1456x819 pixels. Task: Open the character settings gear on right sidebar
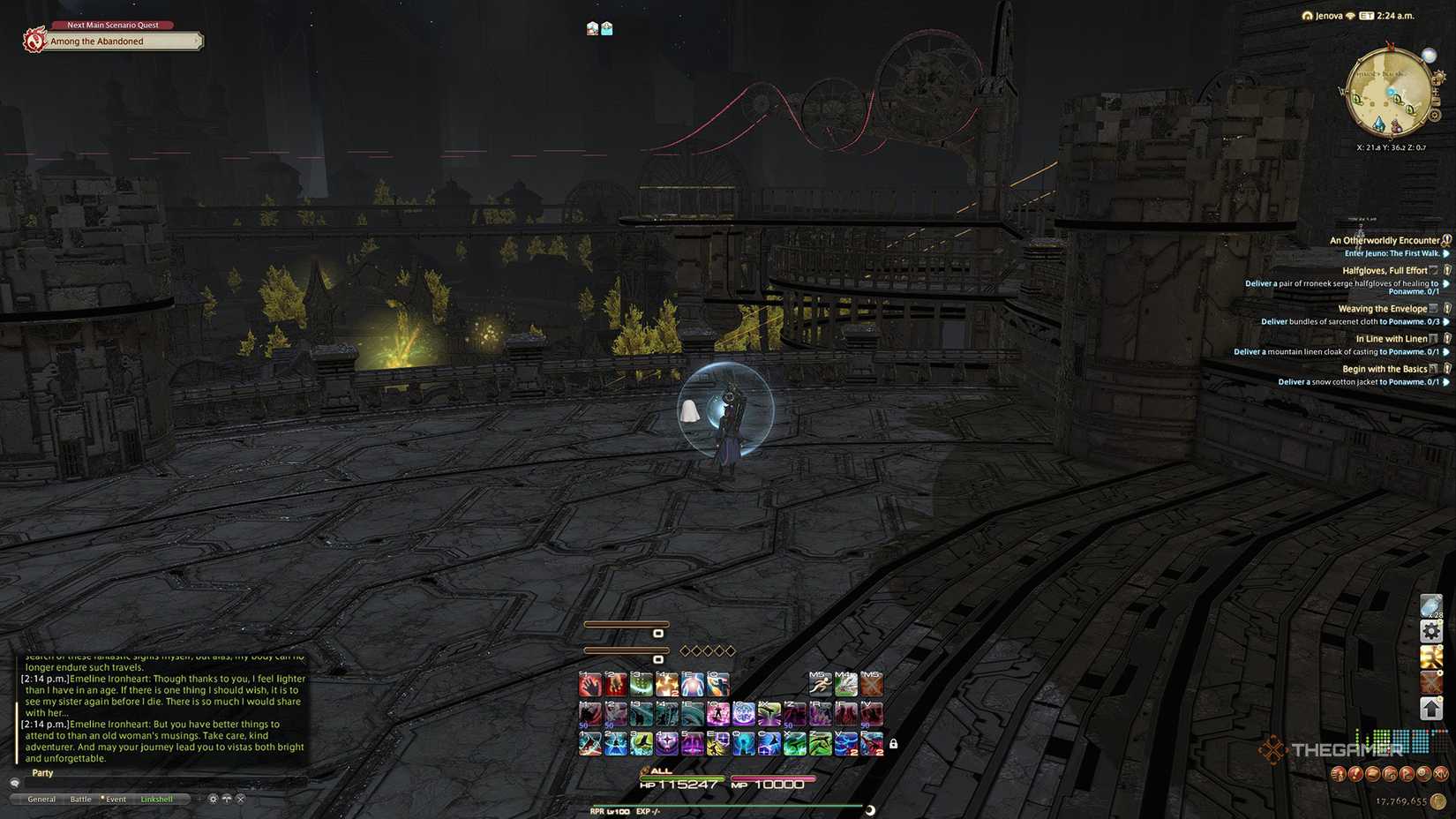click(1430, 632)
